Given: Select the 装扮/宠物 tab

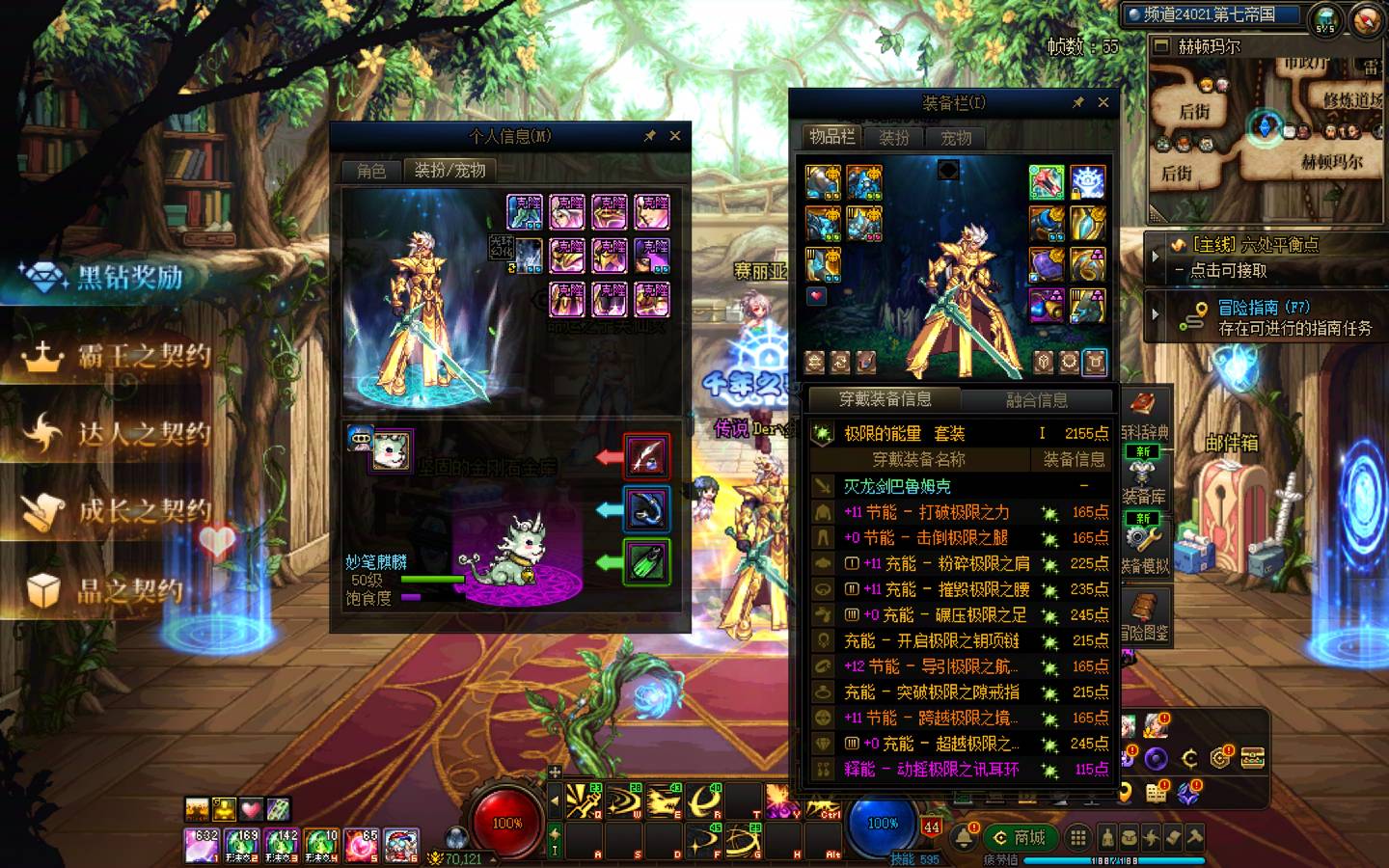Looking at the screenshot, I should click(449, 171).
